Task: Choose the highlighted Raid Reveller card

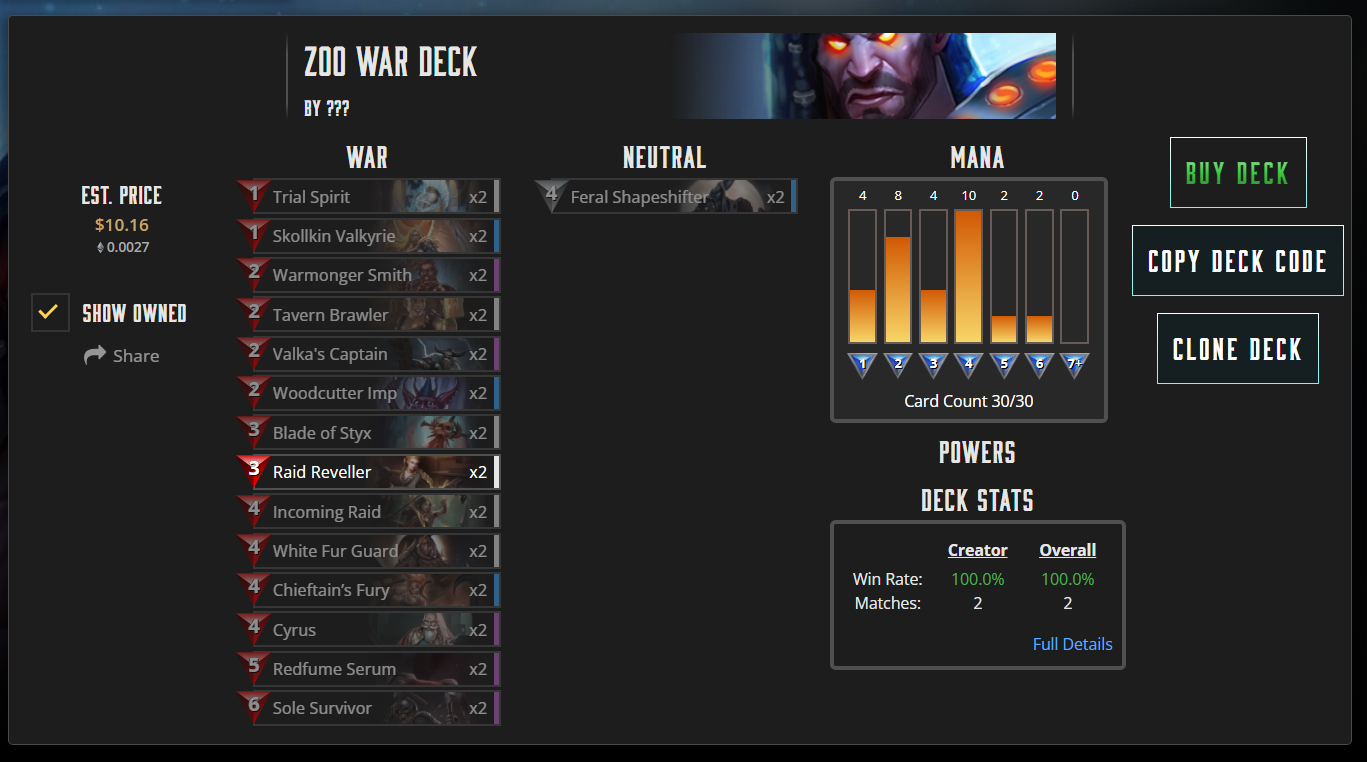Action: (x=370, y=472)
